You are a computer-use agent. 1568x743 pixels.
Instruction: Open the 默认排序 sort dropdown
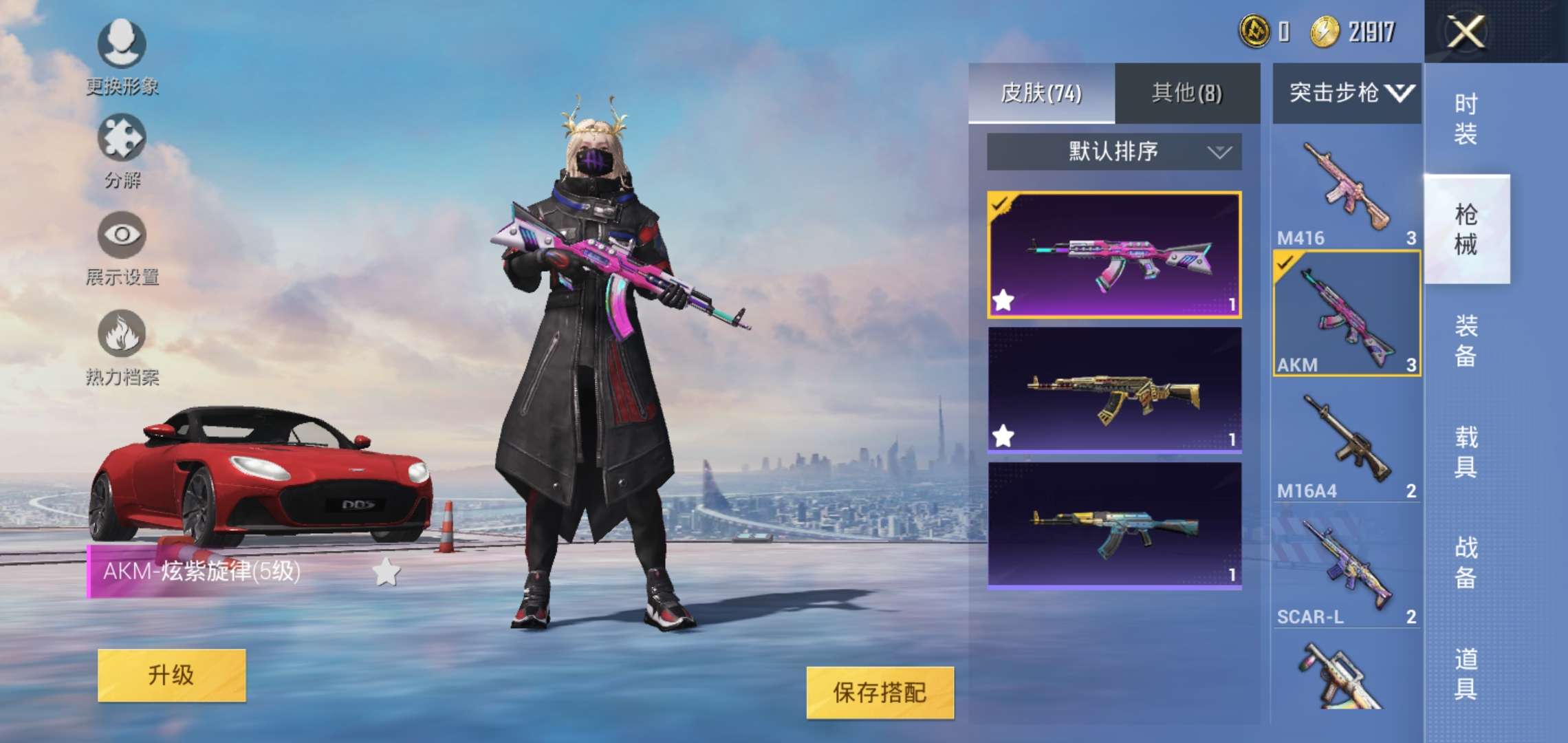point(1112,152)
